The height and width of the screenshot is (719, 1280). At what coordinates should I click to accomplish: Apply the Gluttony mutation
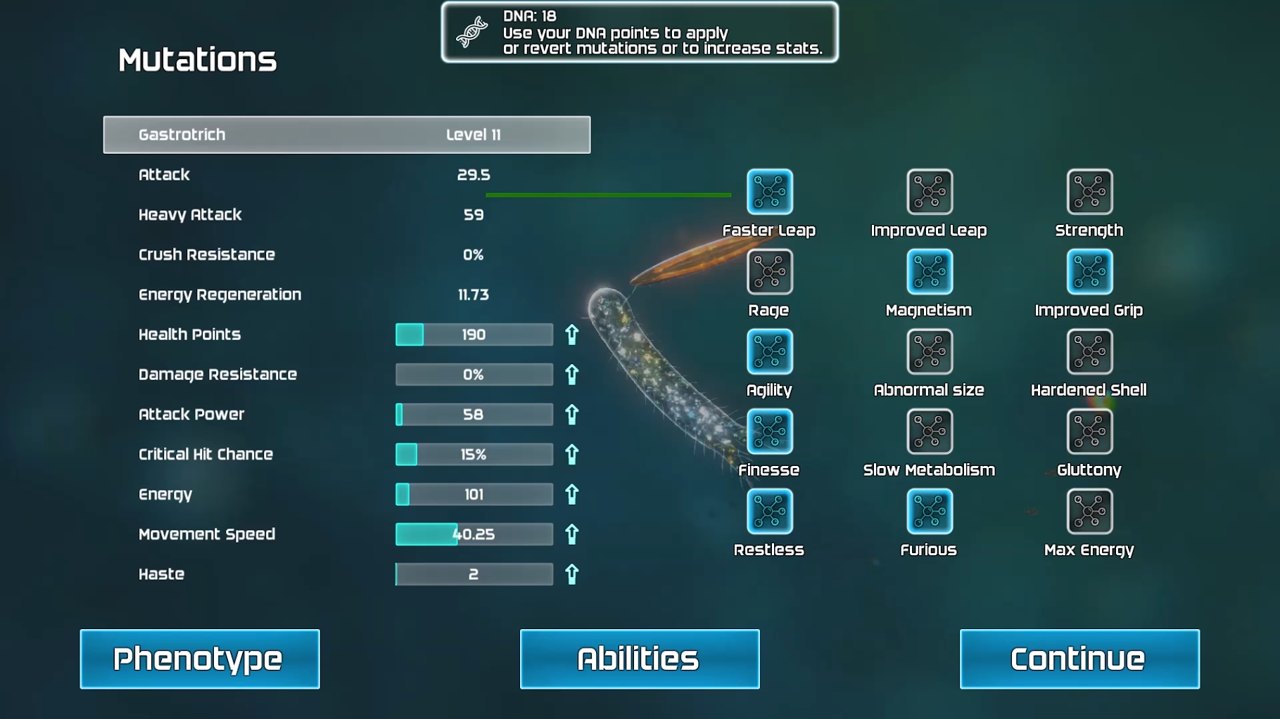point(1089,432)
